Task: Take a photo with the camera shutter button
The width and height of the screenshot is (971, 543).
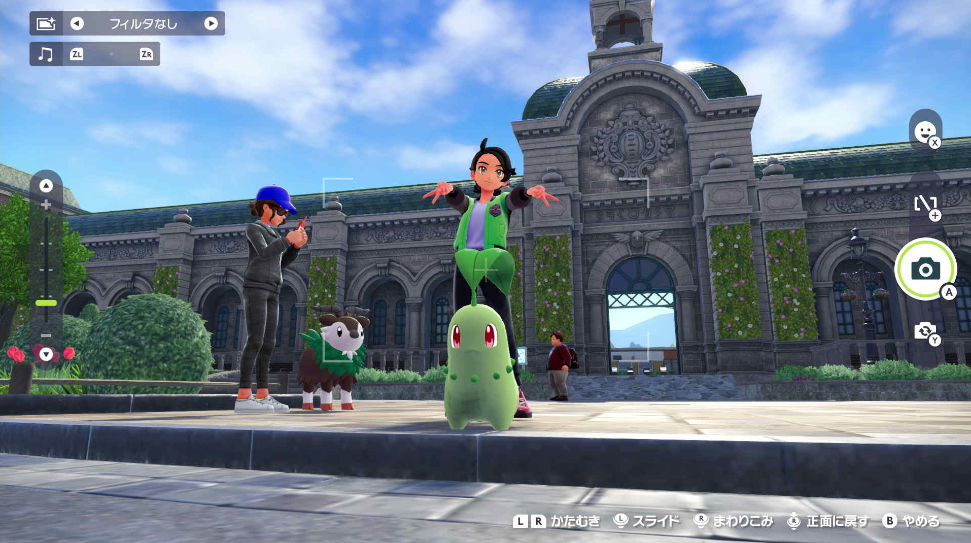Action: pos(925,268)
